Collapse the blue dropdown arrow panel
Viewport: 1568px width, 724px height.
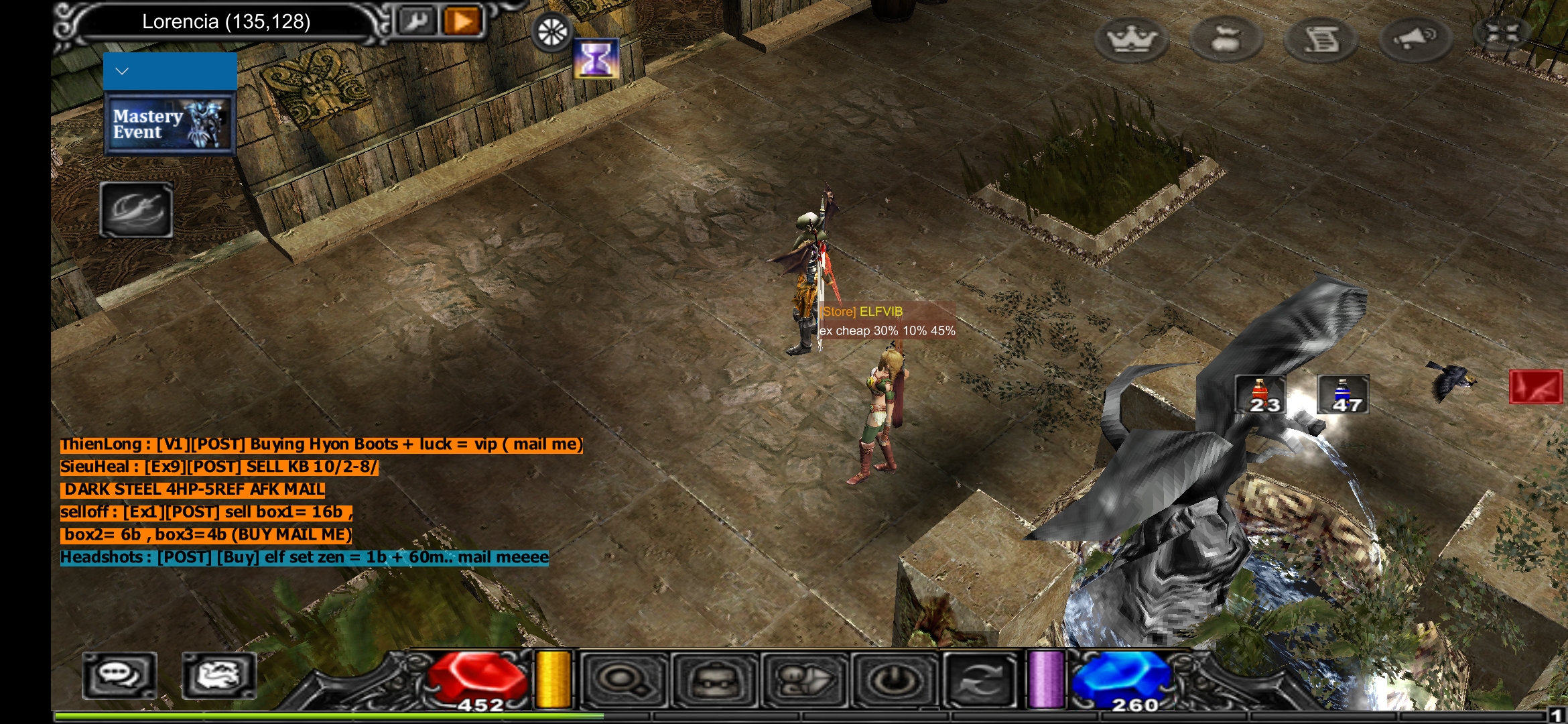170,71
